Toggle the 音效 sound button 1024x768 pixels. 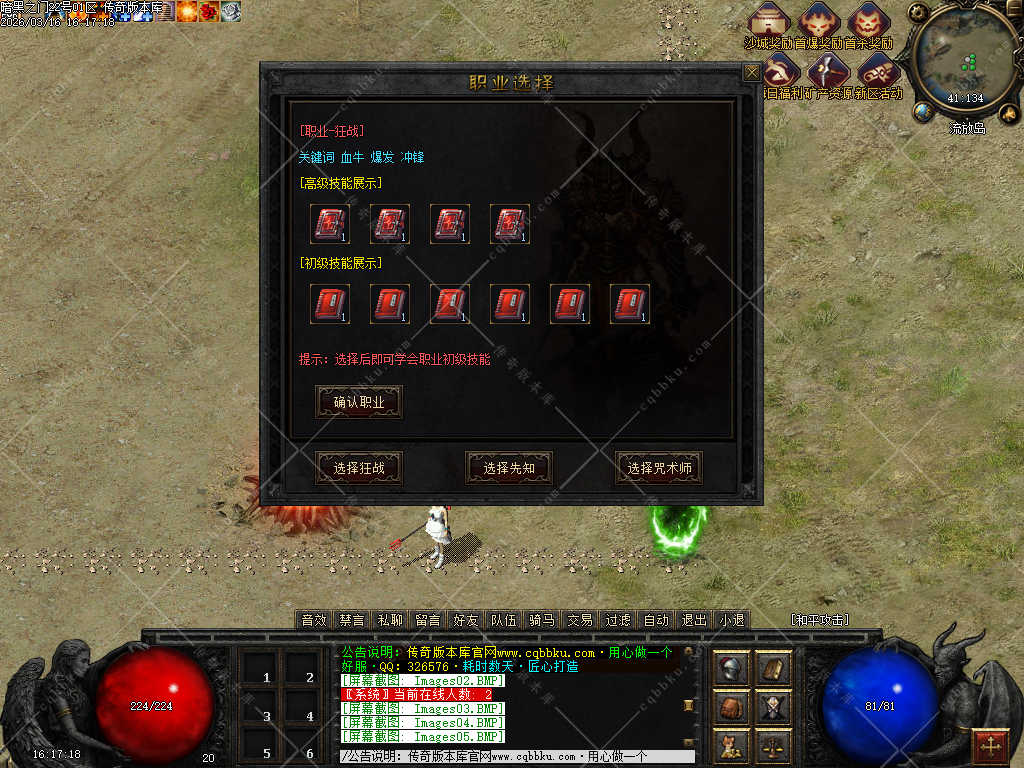click(x=314, y=620)
